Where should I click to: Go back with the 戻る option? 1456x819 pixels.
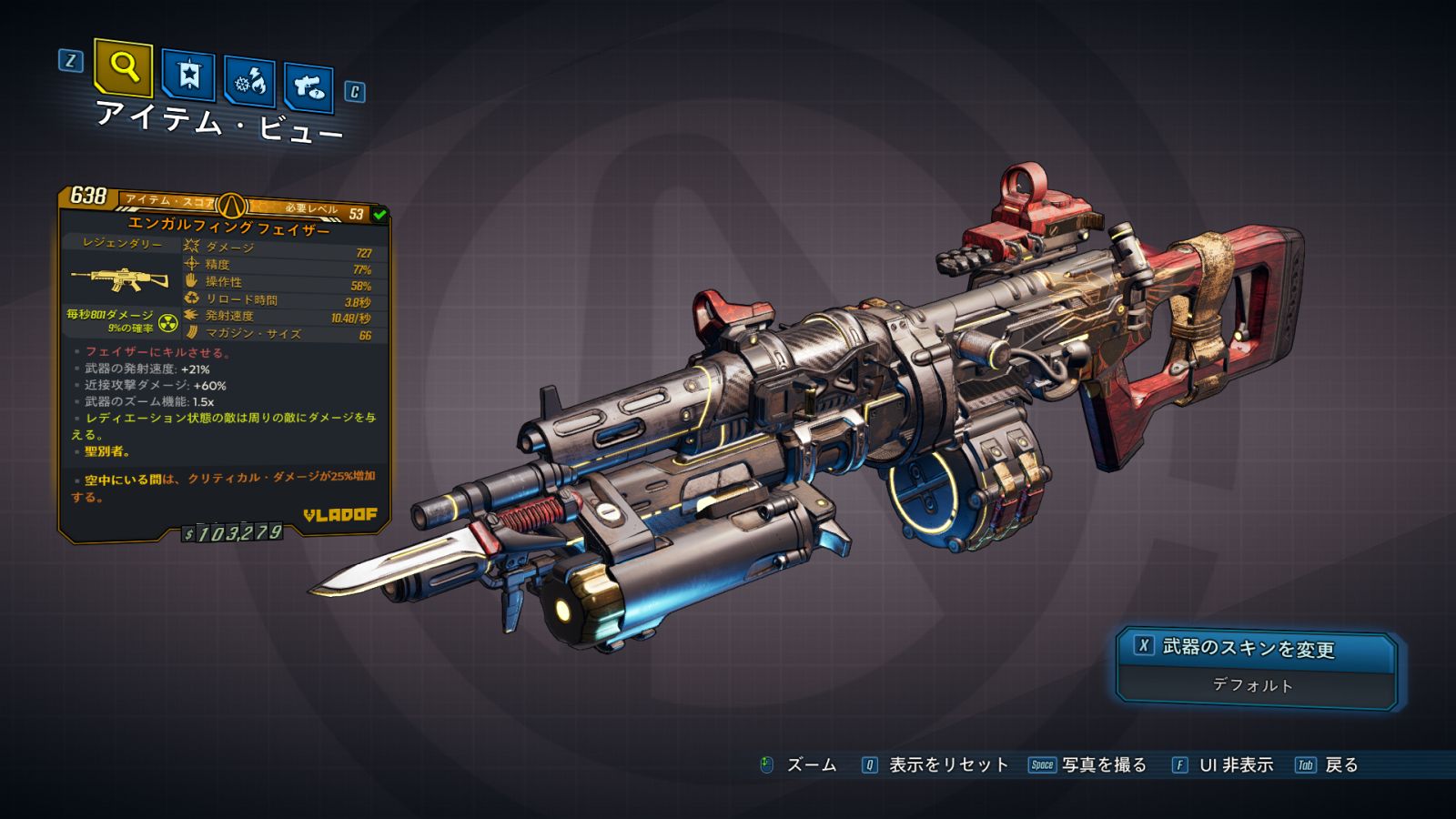1328,765
